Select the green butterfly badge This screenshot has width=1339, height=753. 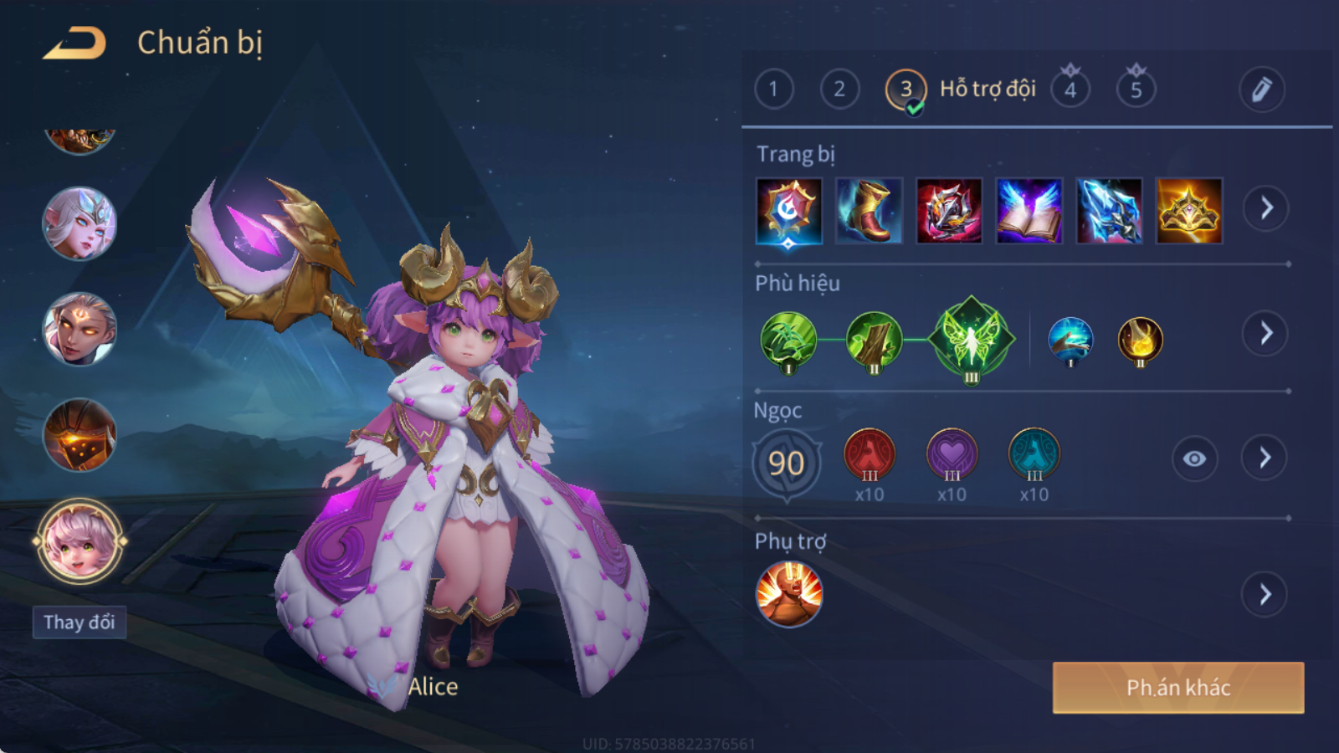pos(971,339)
